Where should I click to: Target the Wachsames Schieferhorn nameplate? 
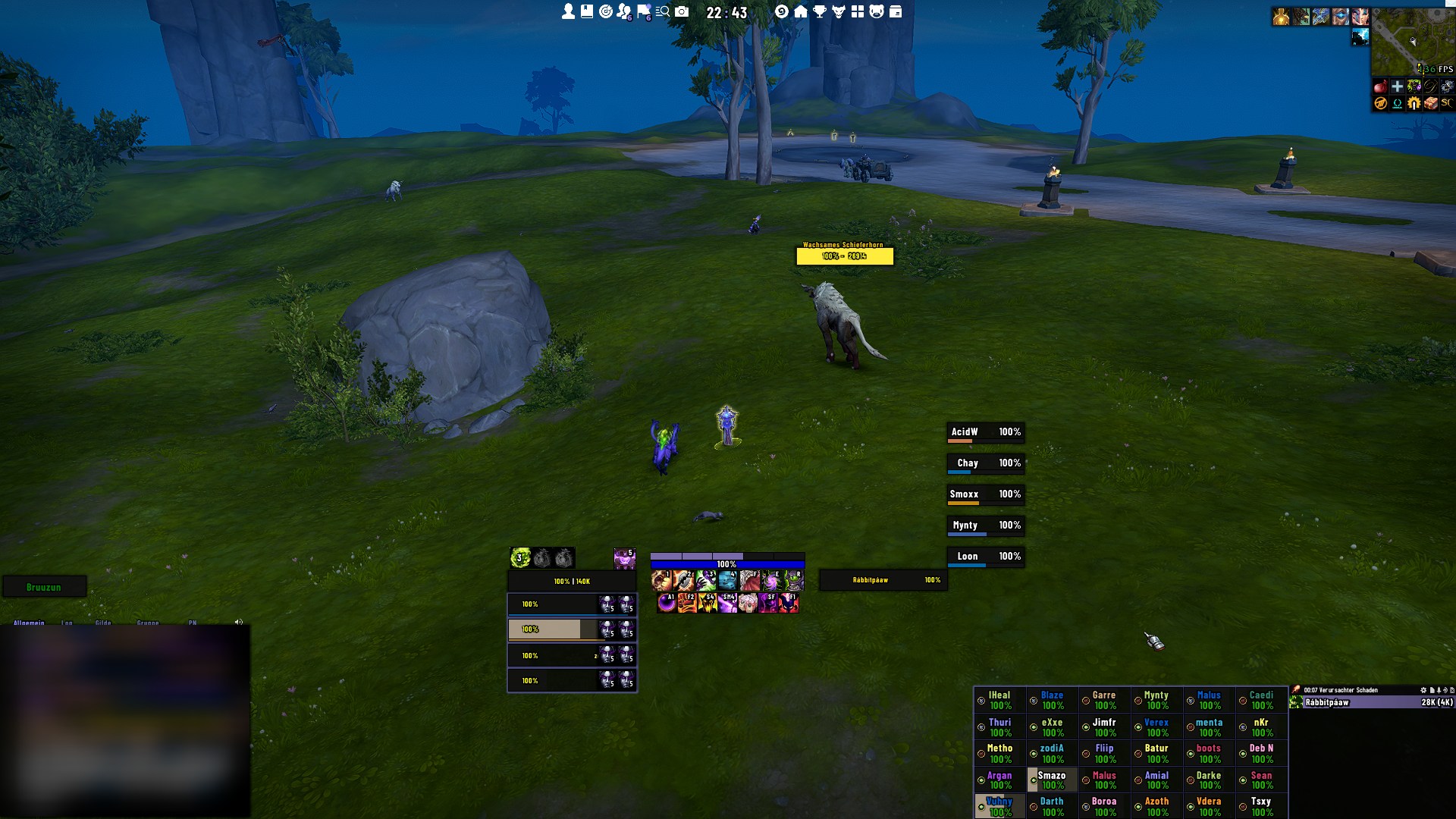coord(845,256)
